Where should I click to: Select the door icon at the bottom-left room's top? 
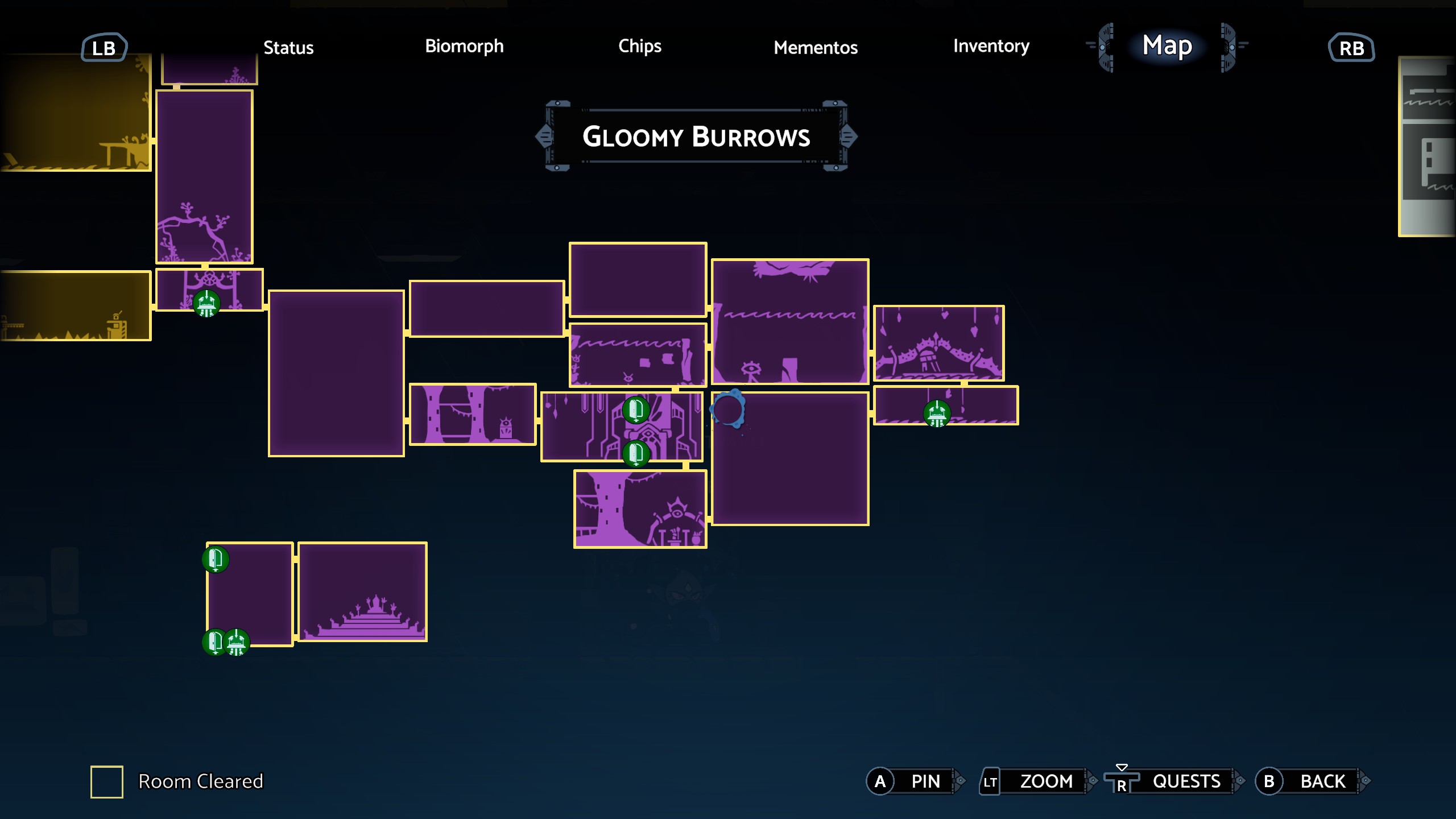(215, 560)
